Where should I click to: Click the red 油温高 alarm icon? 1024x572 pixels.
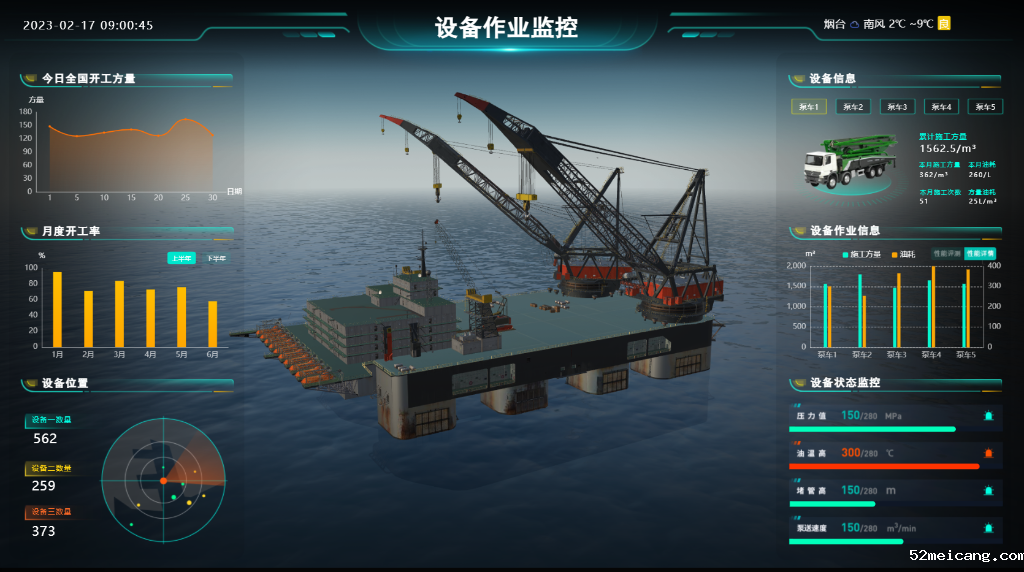pyautogui.click(x=989, y=453)
